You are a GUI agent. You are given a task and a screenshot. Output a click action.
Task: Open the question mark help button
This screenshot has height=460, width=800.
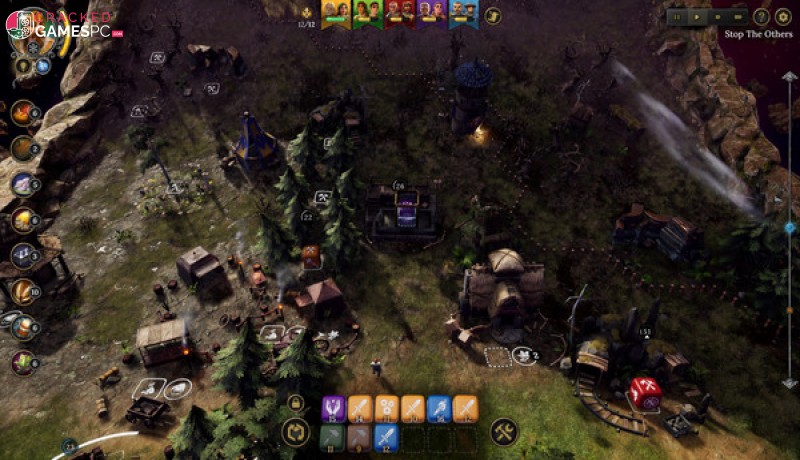click(762, 16)
